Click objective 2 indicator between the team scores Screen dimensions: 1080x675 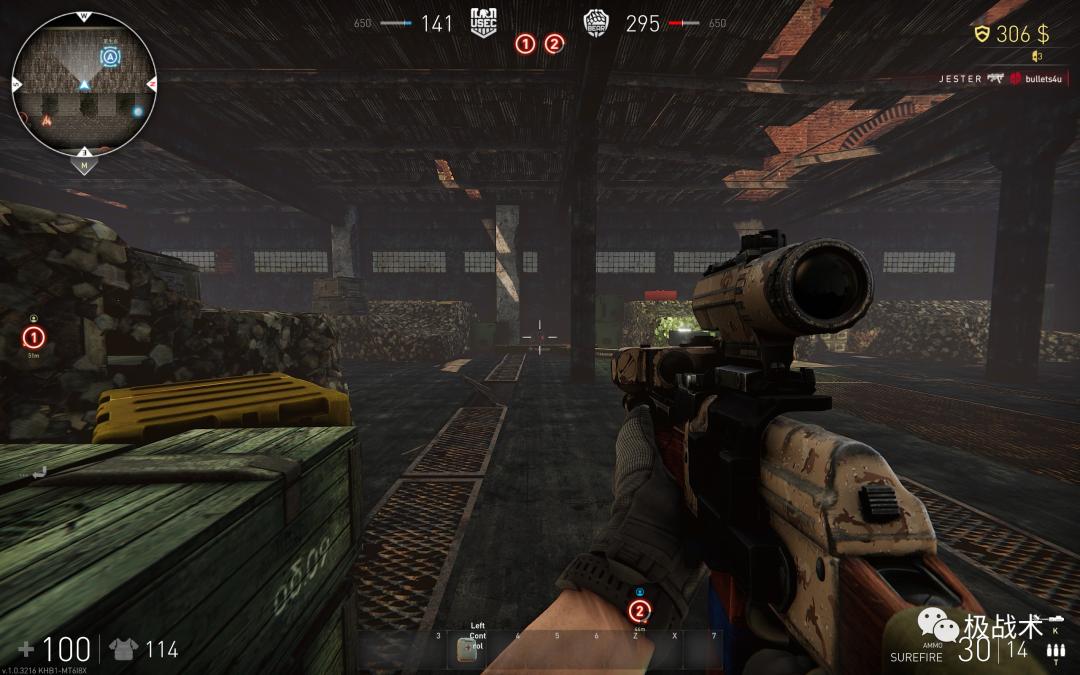click(x=554, y=44)
